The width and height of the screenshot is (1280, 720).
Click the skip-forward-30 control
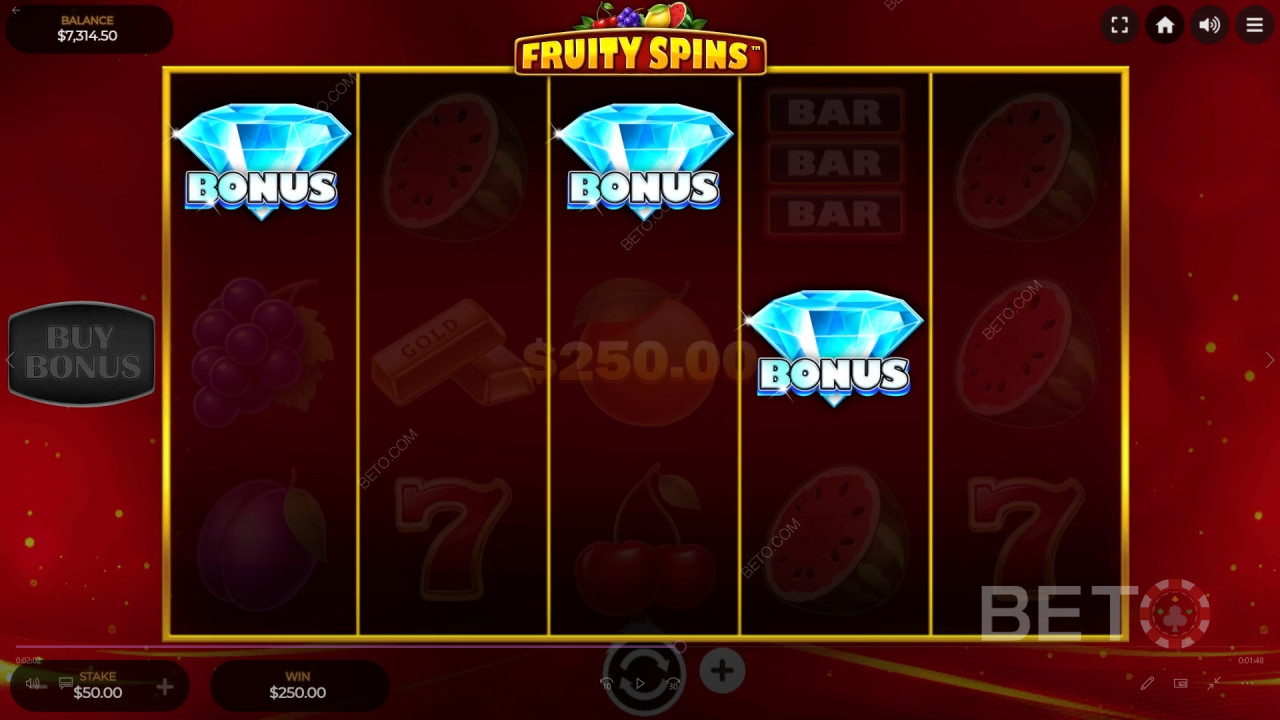(x=673, y=681)
